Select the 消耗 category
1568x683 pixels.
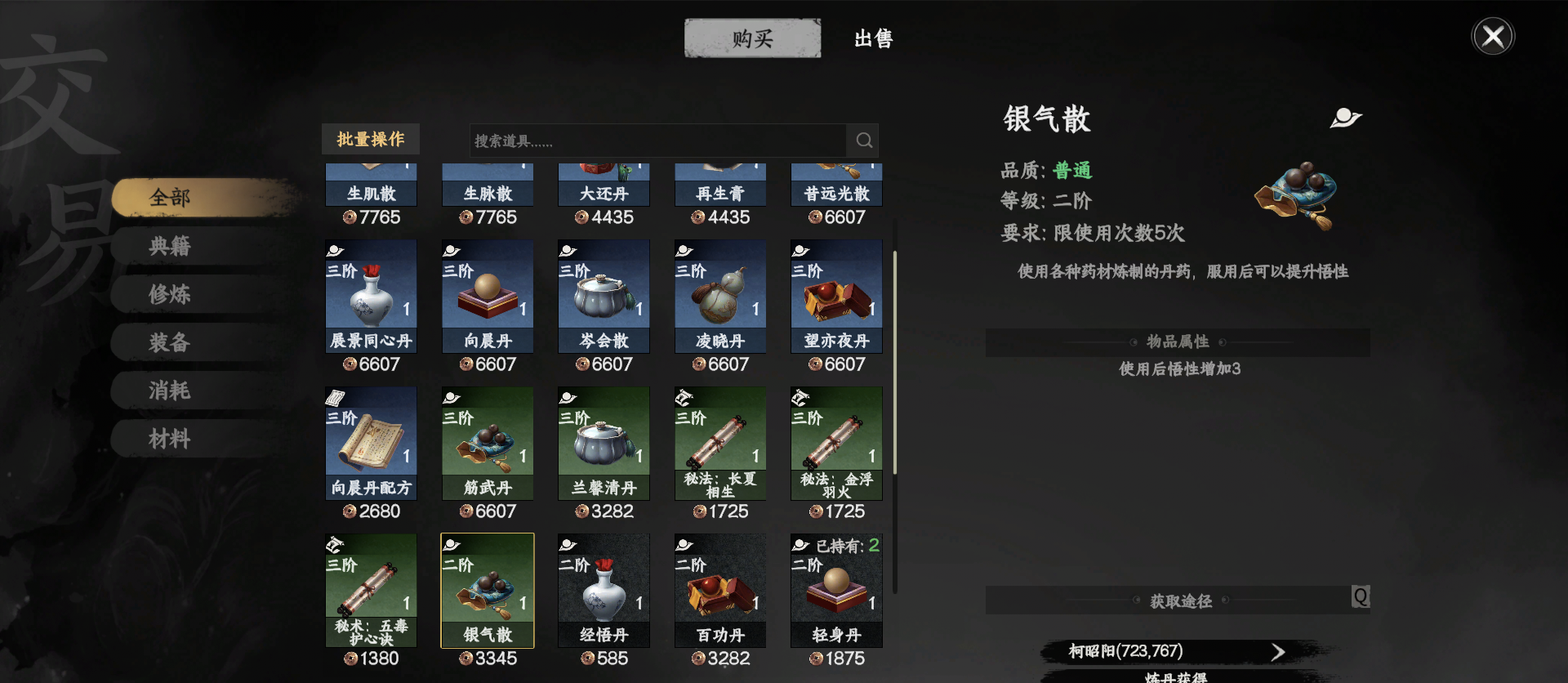coord(170,391)
